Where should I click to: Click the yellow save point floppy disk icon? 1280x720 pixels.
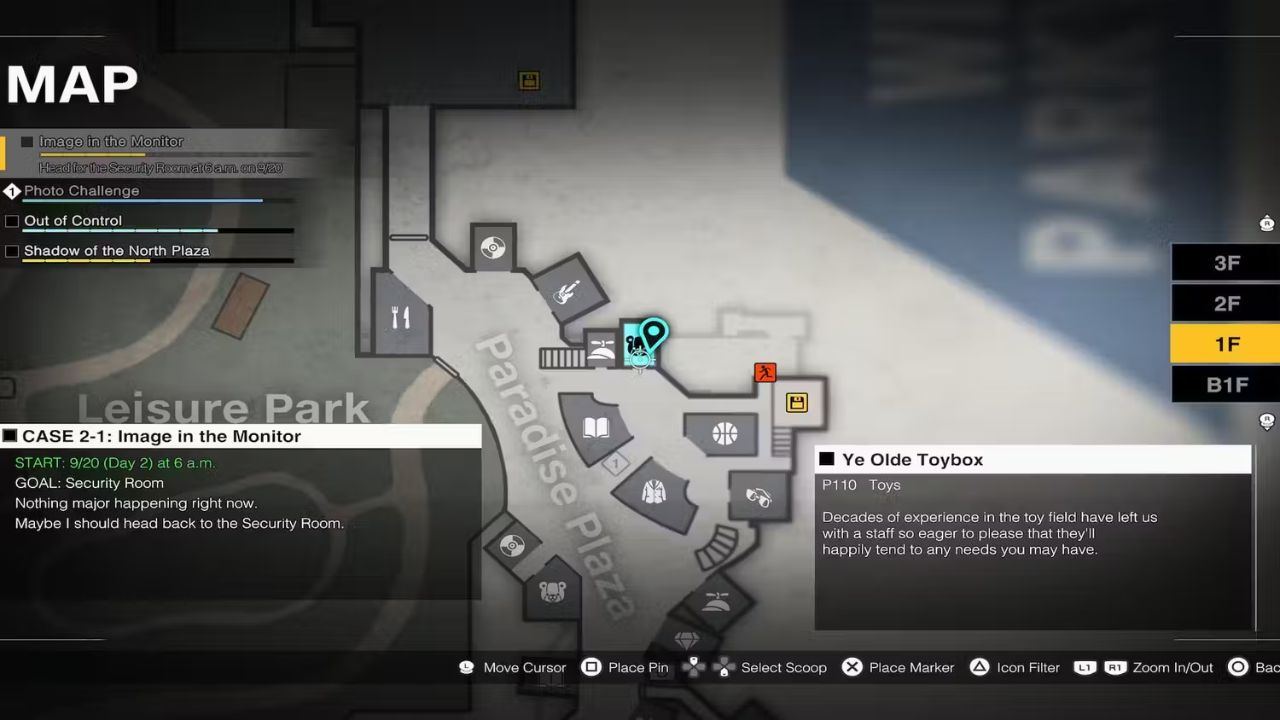(797, 402)
